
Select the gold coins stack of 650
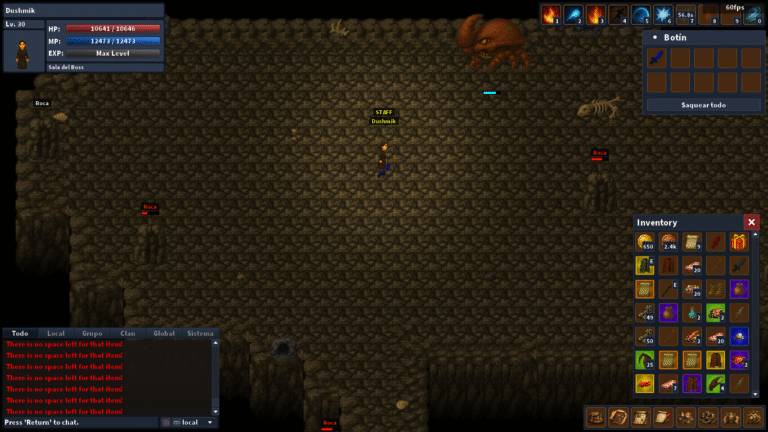pos(645,242)
